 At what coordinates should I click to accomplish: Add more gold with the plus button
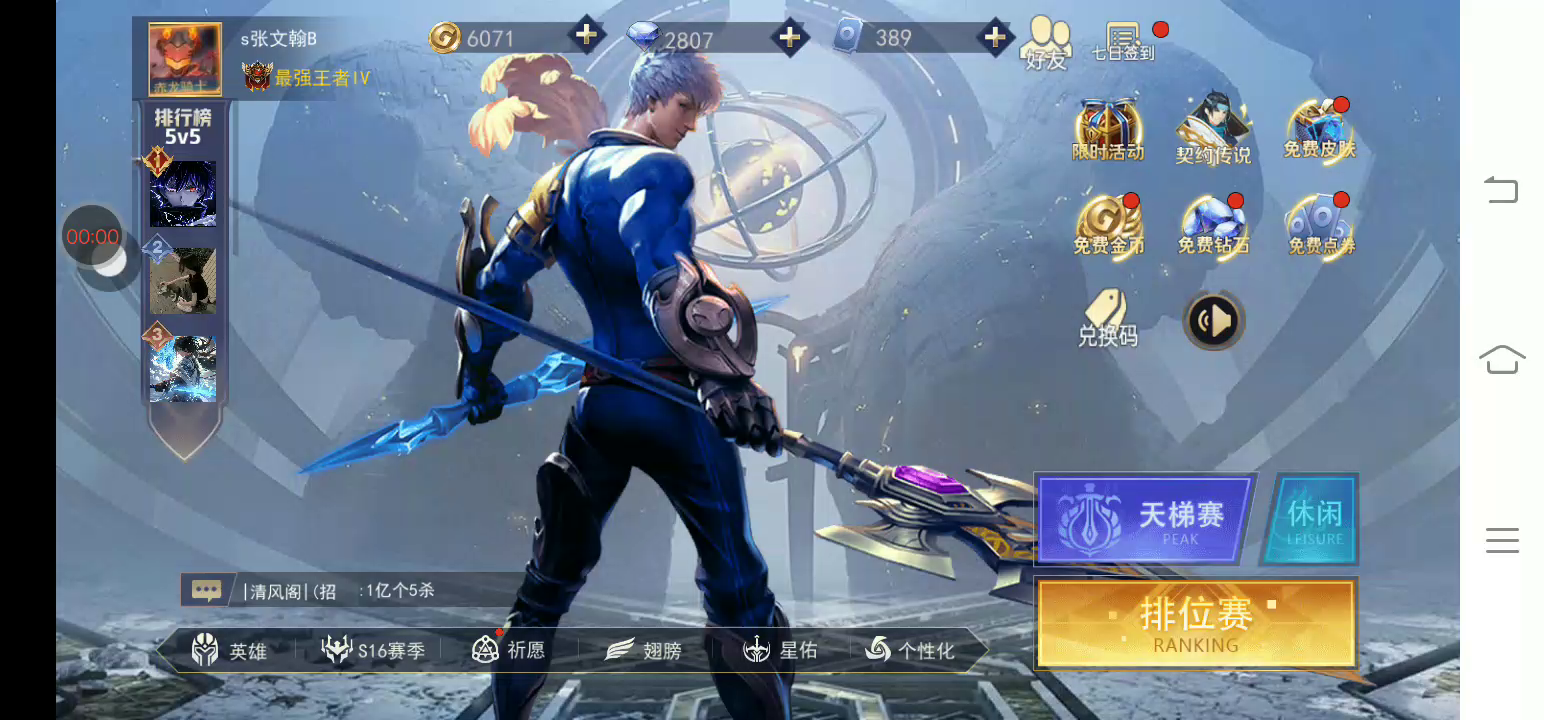(587, 37)
